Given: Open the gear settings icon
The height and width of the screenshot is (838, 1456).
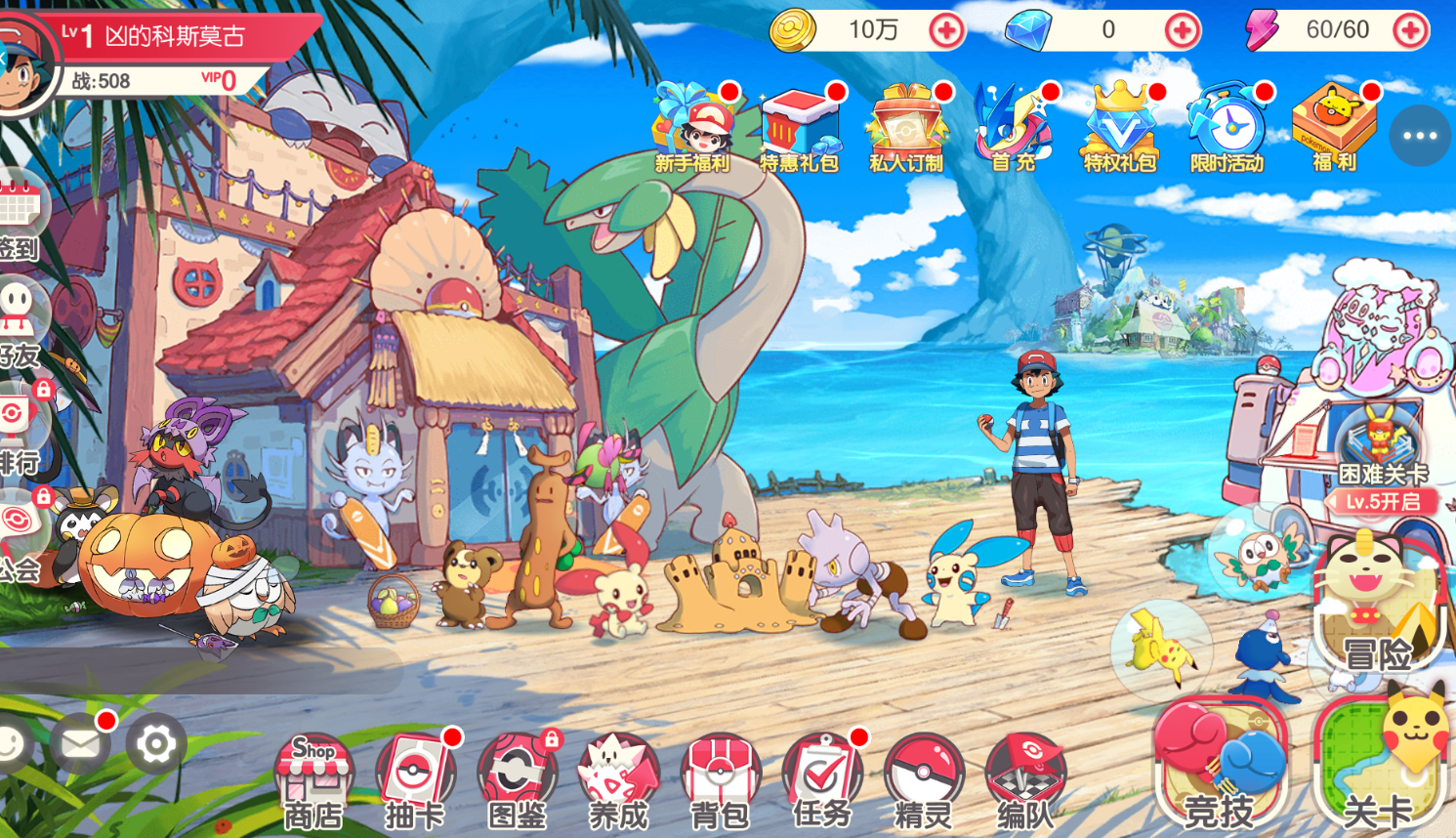Looking at the screenshot, I should pos(155,745).
